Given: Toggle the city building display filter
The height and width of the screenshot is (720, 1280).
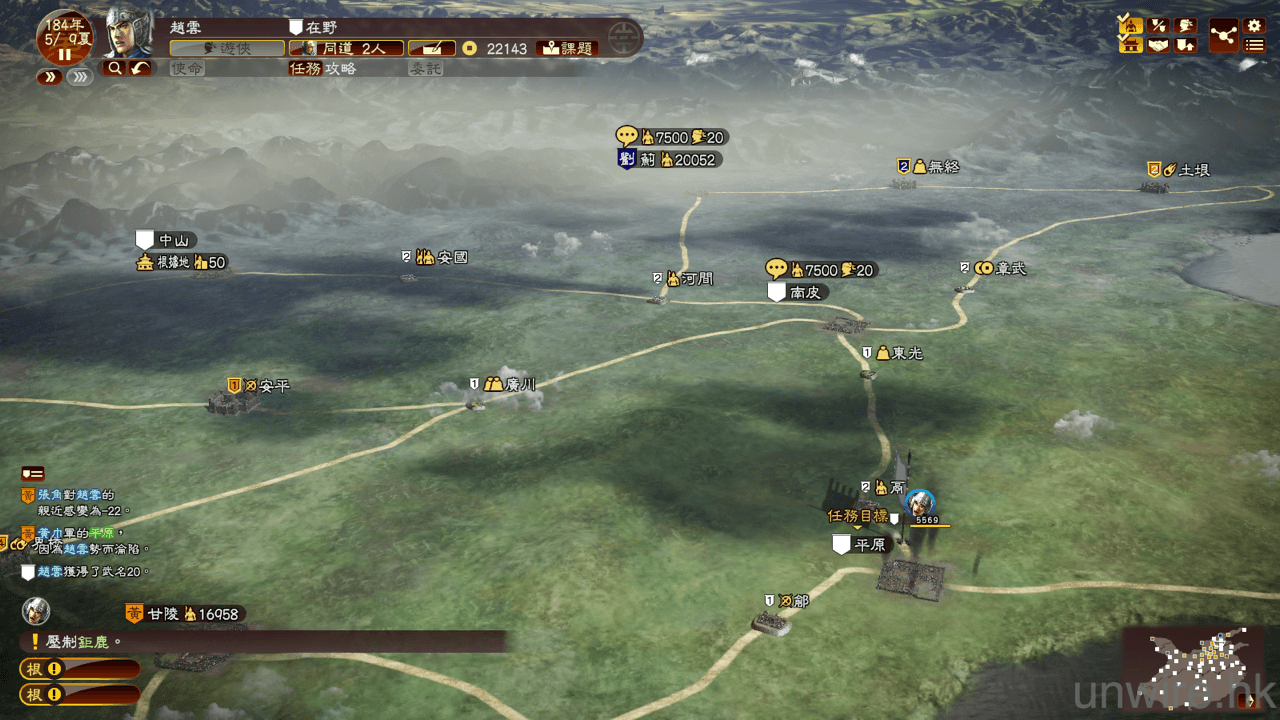Looking at the screenshot, I should pos(1131,44).
